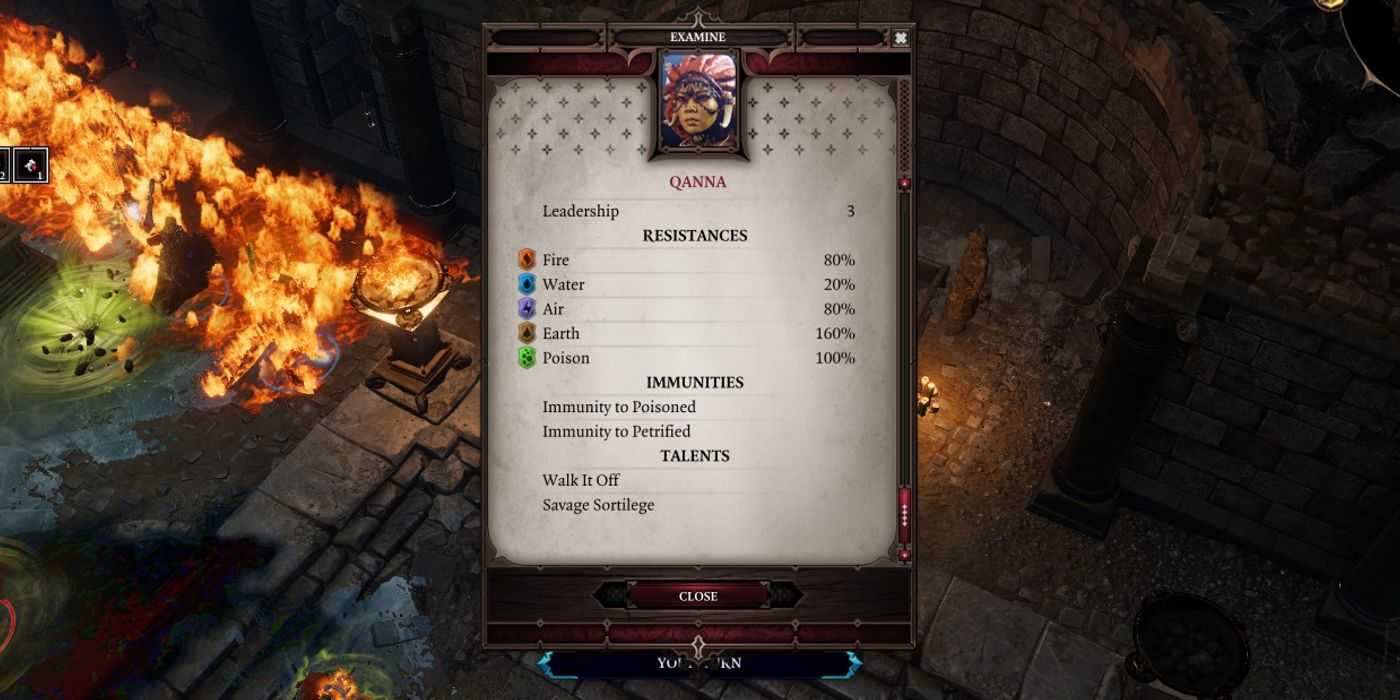The height and width of the screenshot is (700, 1400).
Task: Select the Immunity to Petrified entry
Action: pos(616,432)
